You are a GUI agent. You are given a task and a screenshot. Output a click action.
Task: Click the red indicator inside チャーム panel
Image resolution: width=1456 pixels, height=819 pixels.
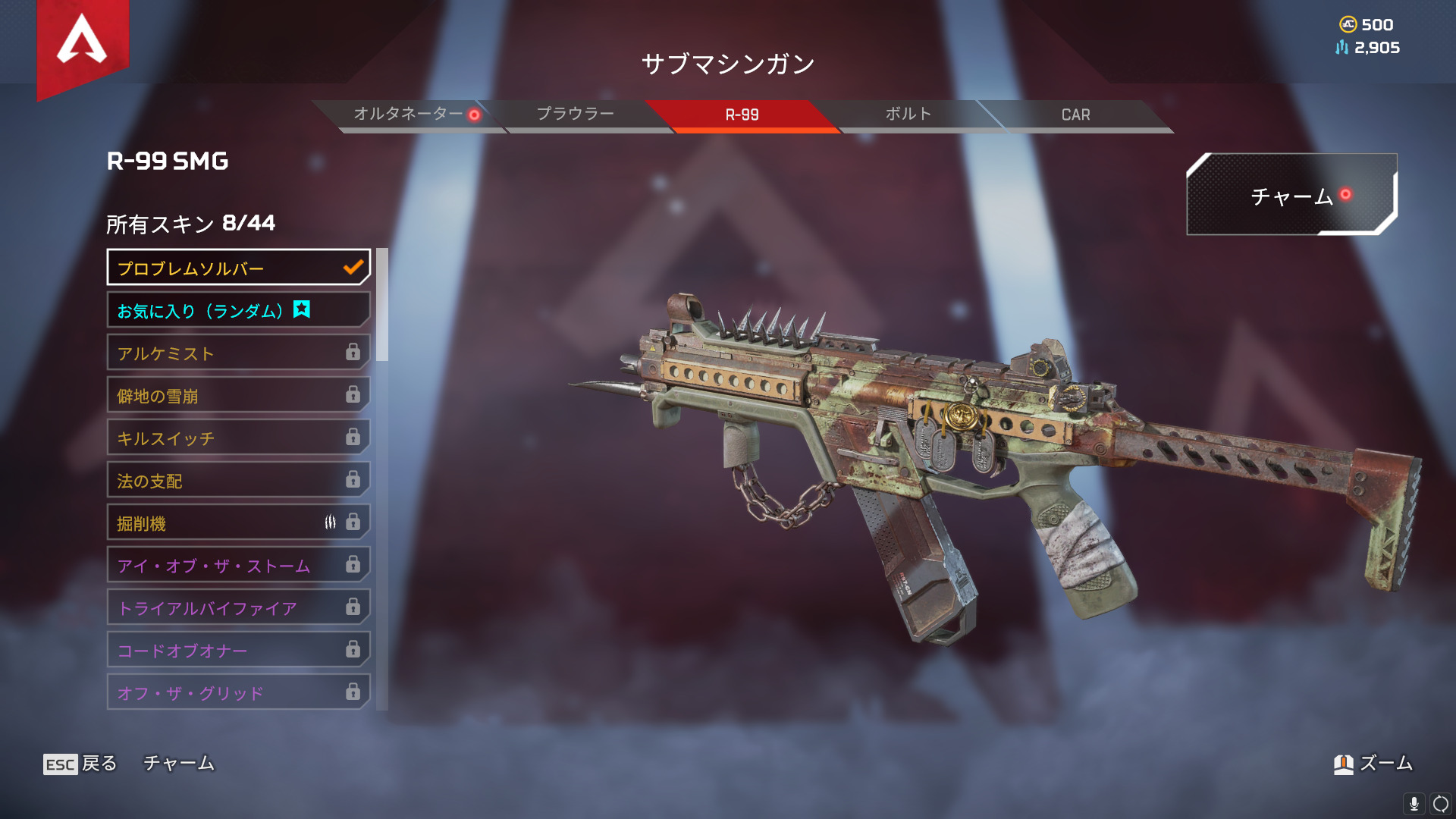click(x=1346, y=193)
